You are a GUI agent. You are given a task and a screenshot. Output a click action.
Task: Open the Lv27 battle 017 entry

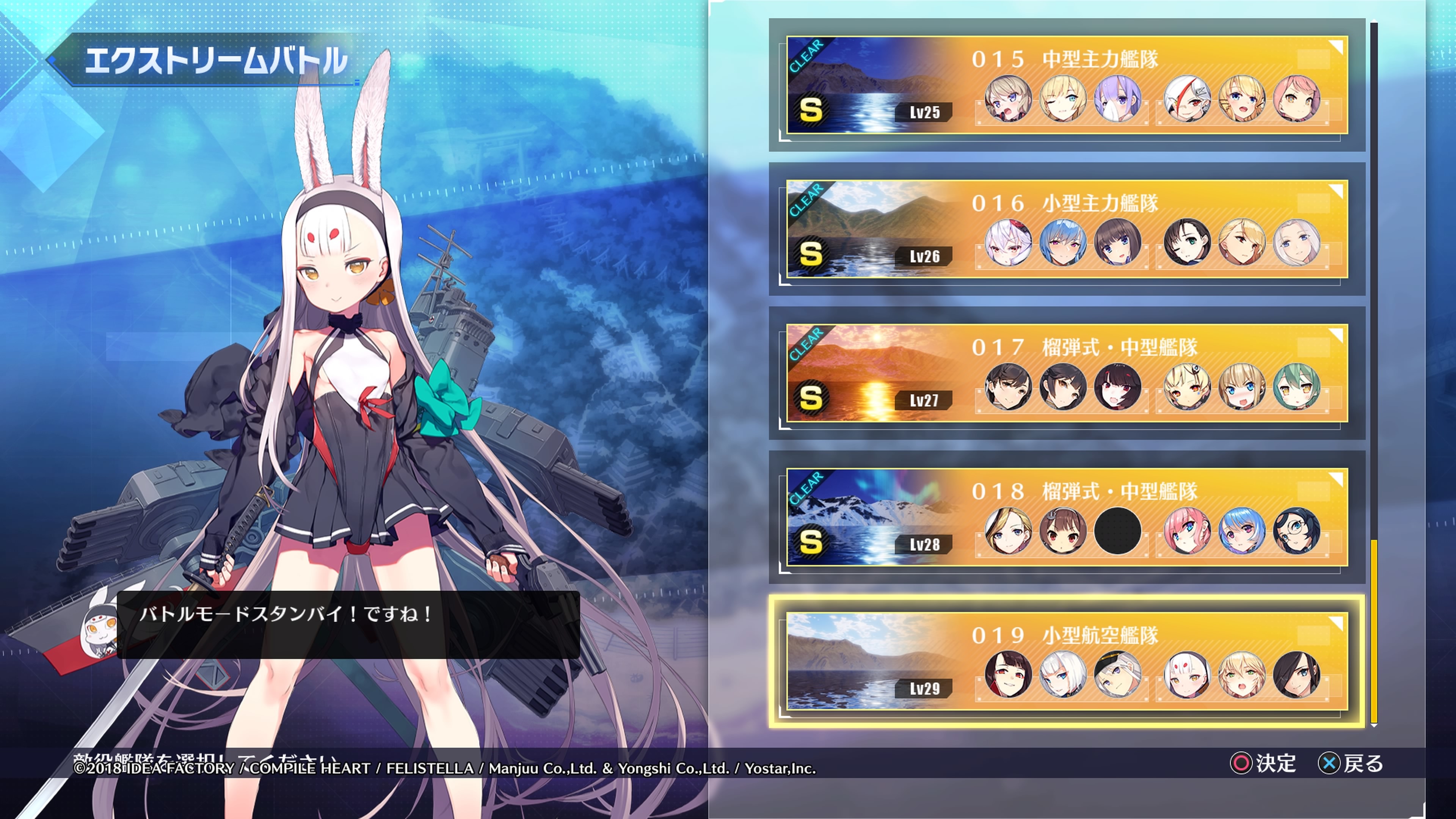pos(1067,373)
